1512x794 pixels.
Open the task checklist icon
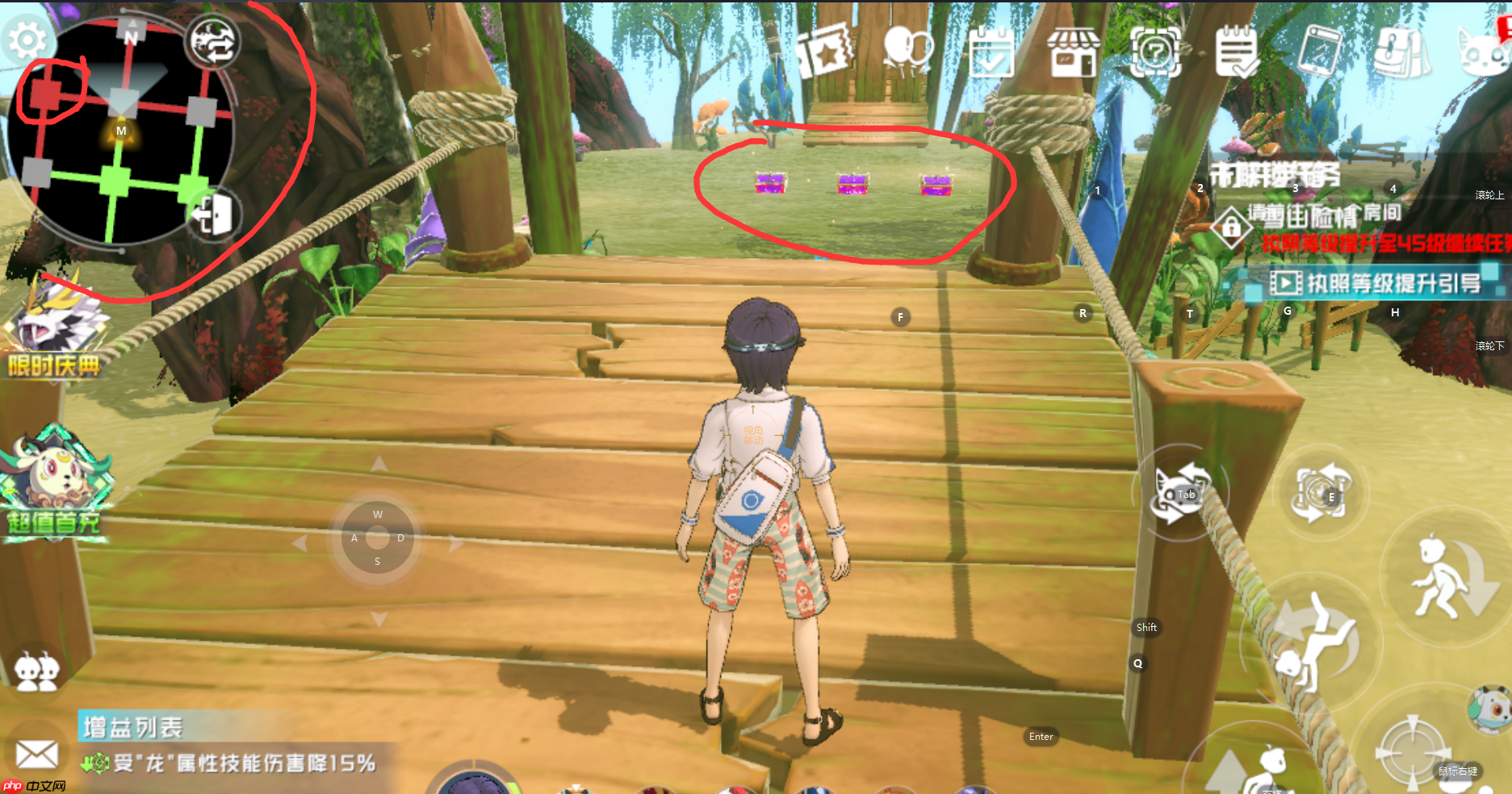(1237, 52)
